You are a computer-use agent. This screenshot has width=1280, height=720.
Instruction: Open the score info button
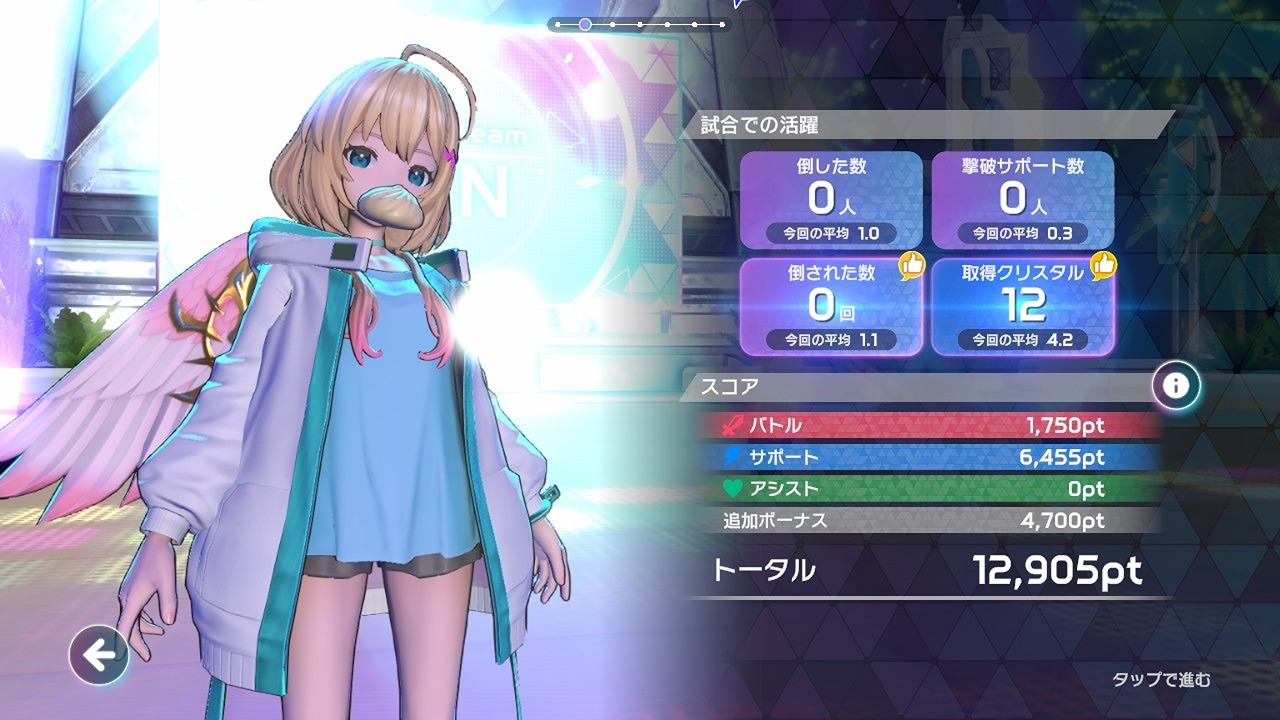pos(1176,386)
